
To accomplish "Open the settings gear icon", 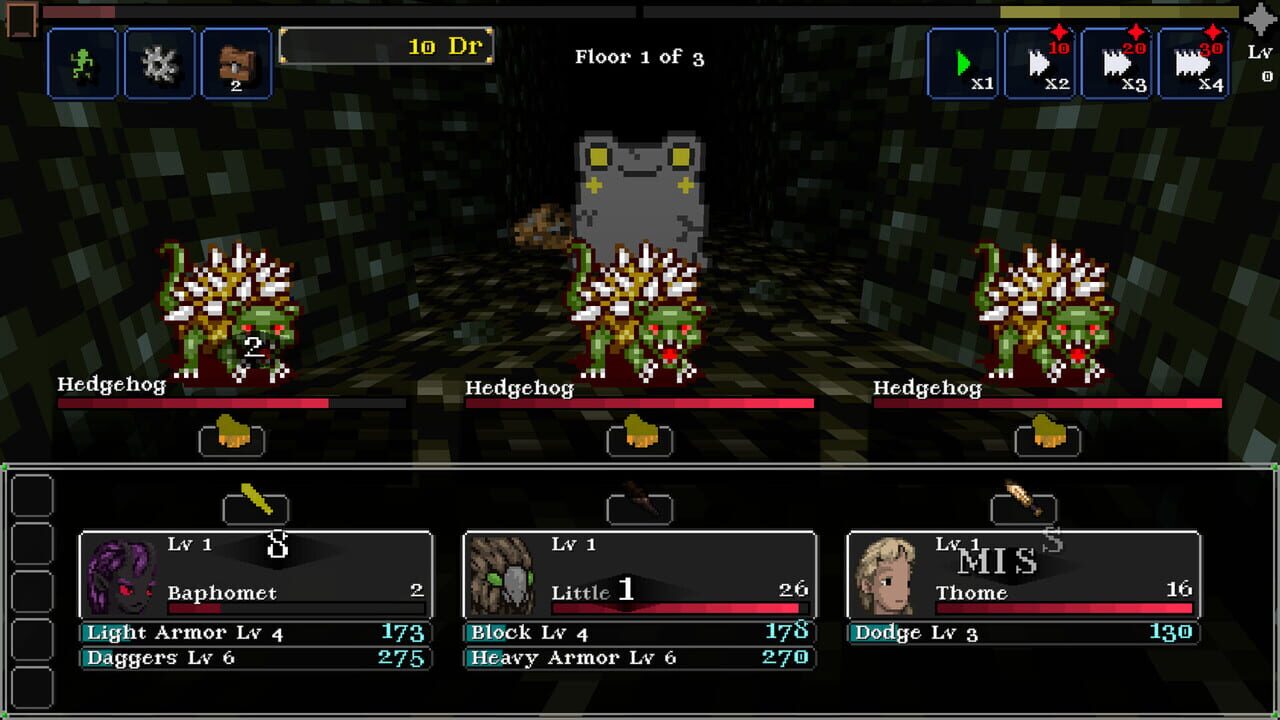I will 160,62.
